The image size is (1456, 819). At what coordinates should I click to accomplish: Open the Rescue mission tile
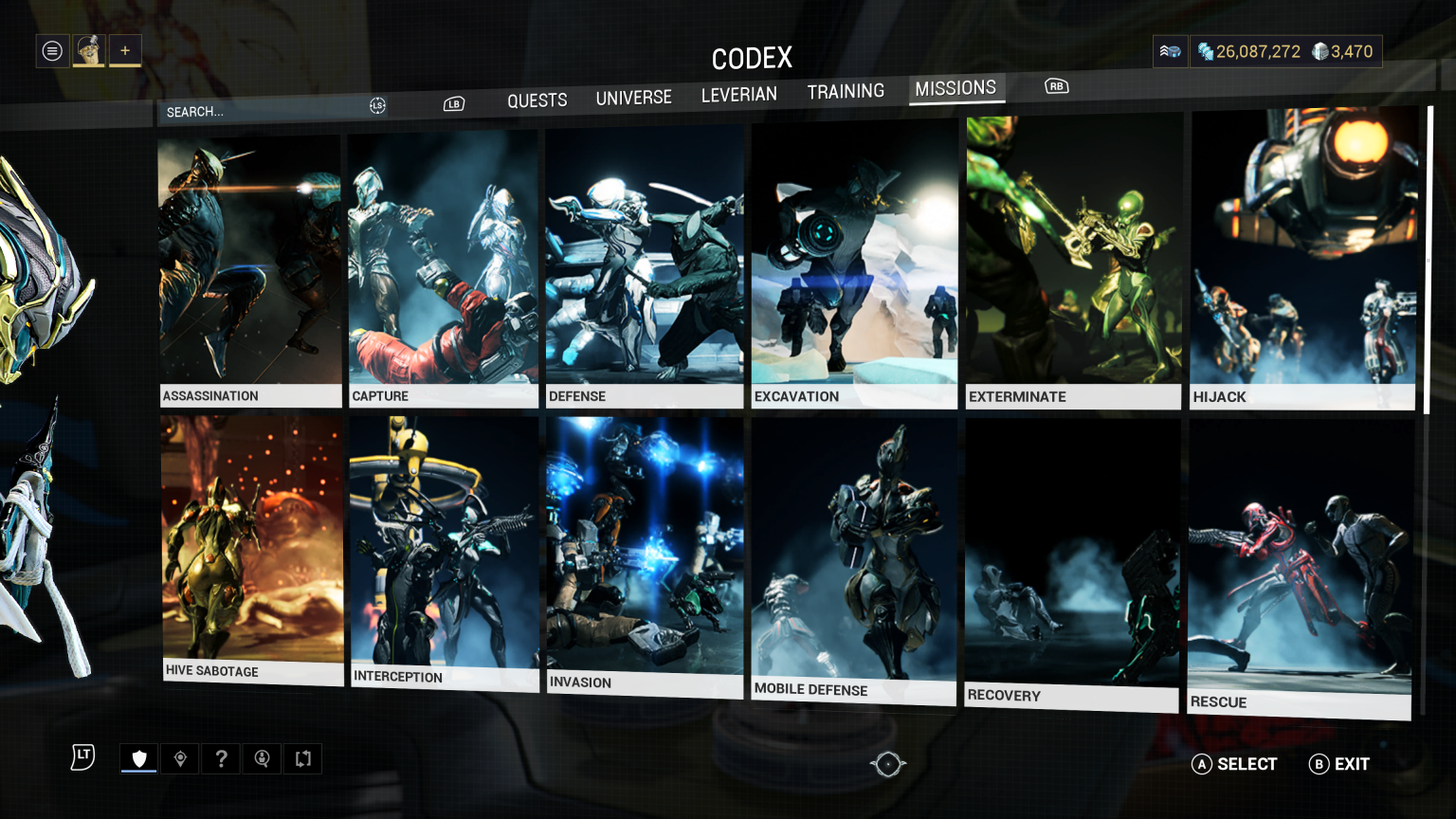point(1300,569)
